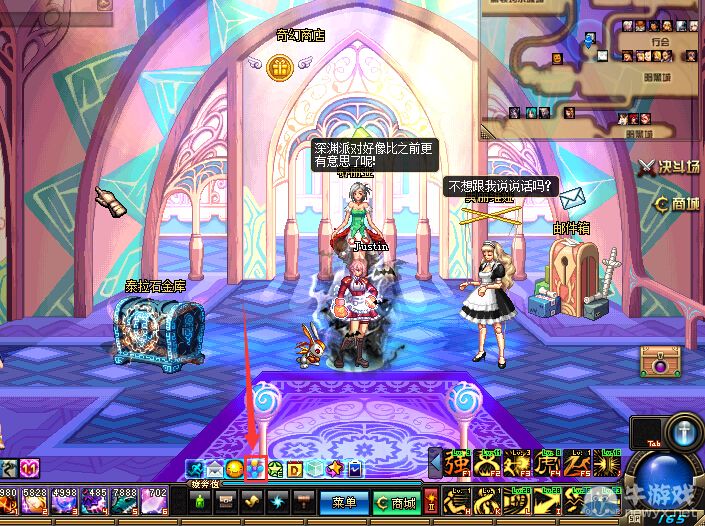Click the envelope icon in the small icon row
This screenshot has height=526, width=705.
214,468
